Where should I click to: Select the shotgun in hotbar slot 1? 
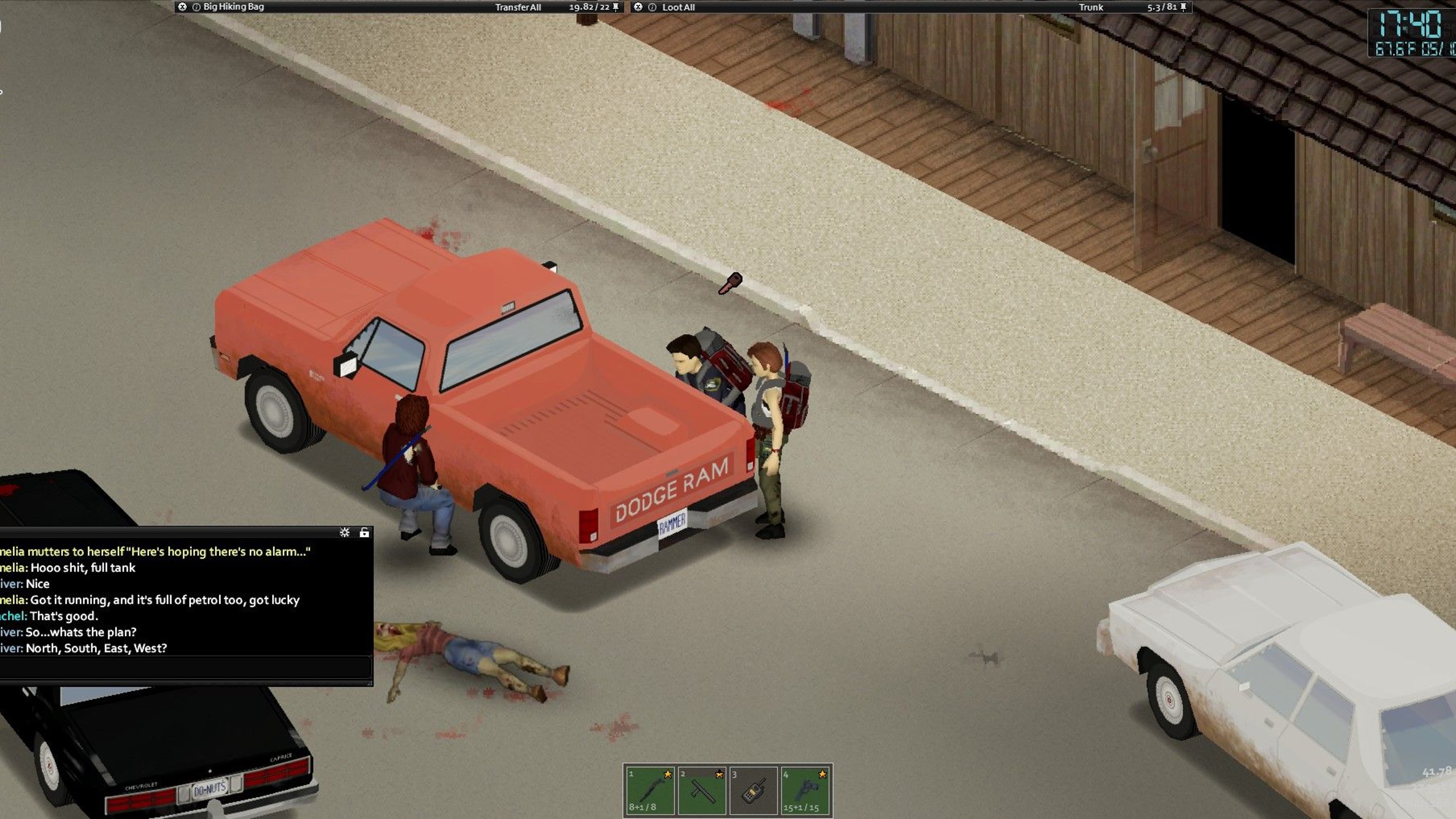pos(649,790)
